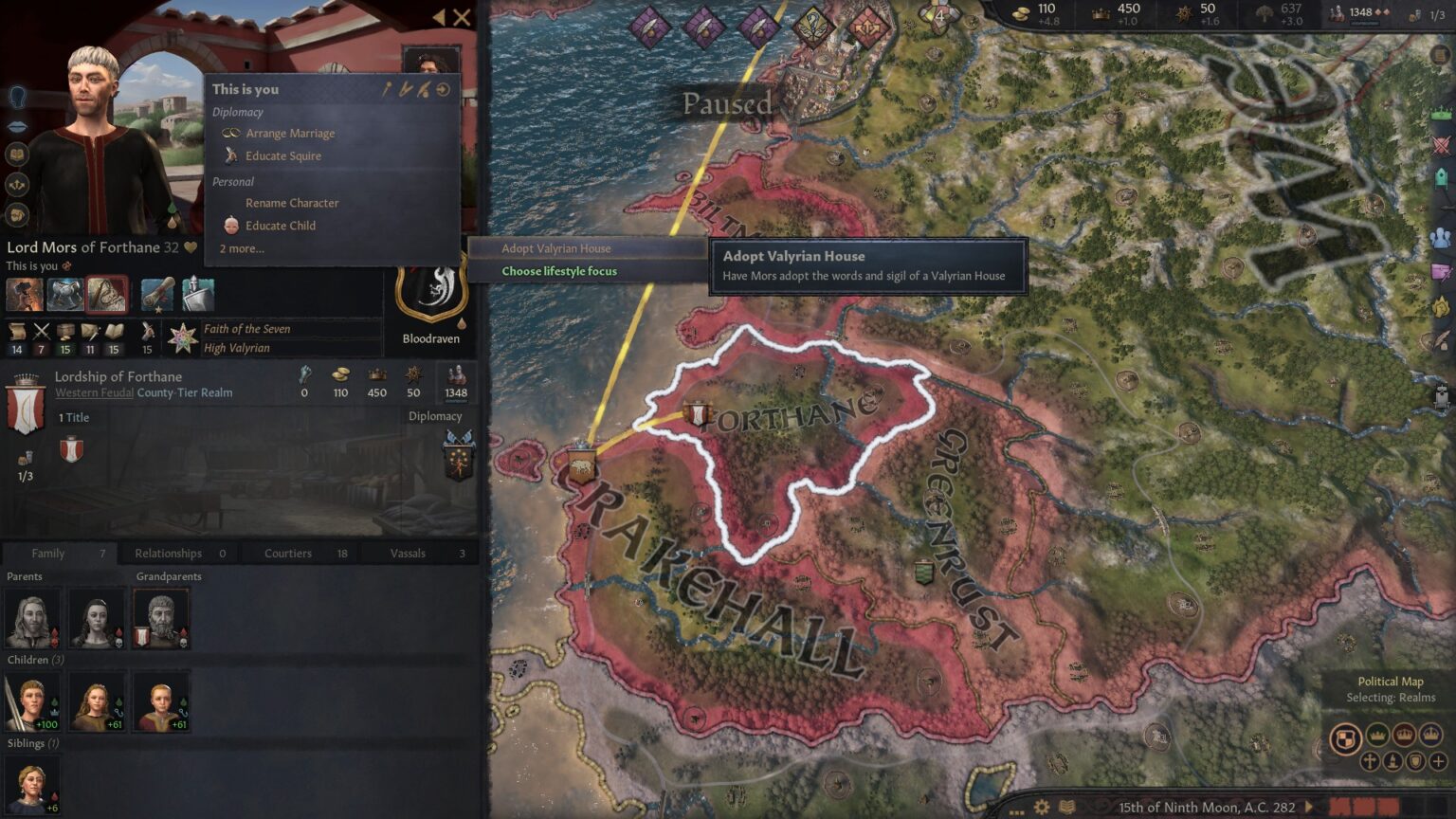Viewport: 1456px width, 819px height.
Task: Click the gold coins treasury icon
Action: 1019,13
